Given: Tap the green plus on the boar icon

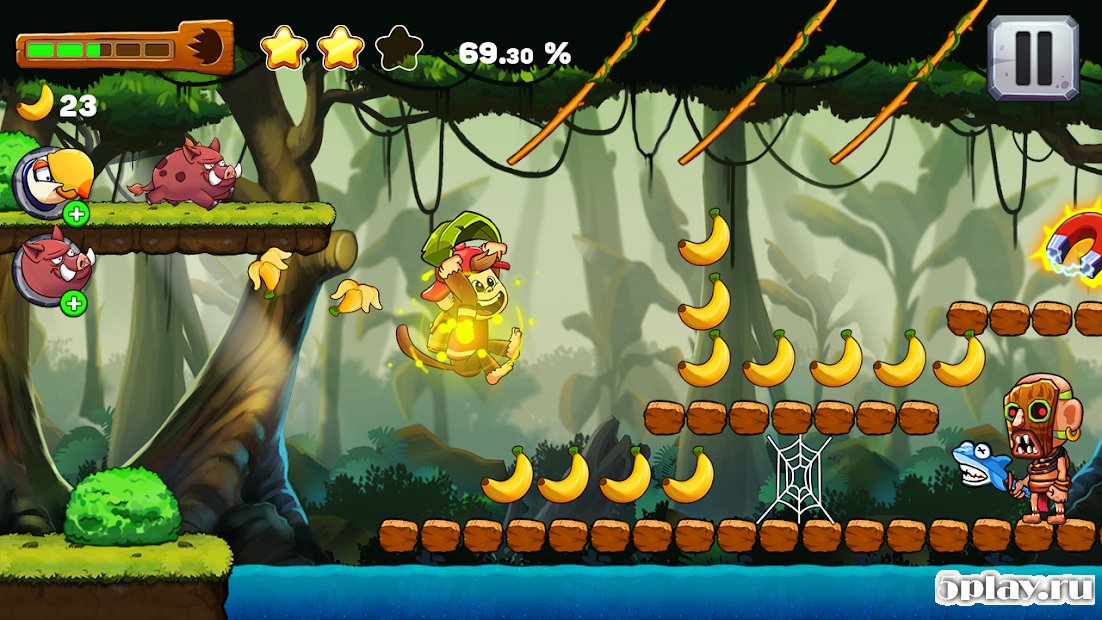Looking at the screenshot, I should pyautogui.click(x=76, y=302).
